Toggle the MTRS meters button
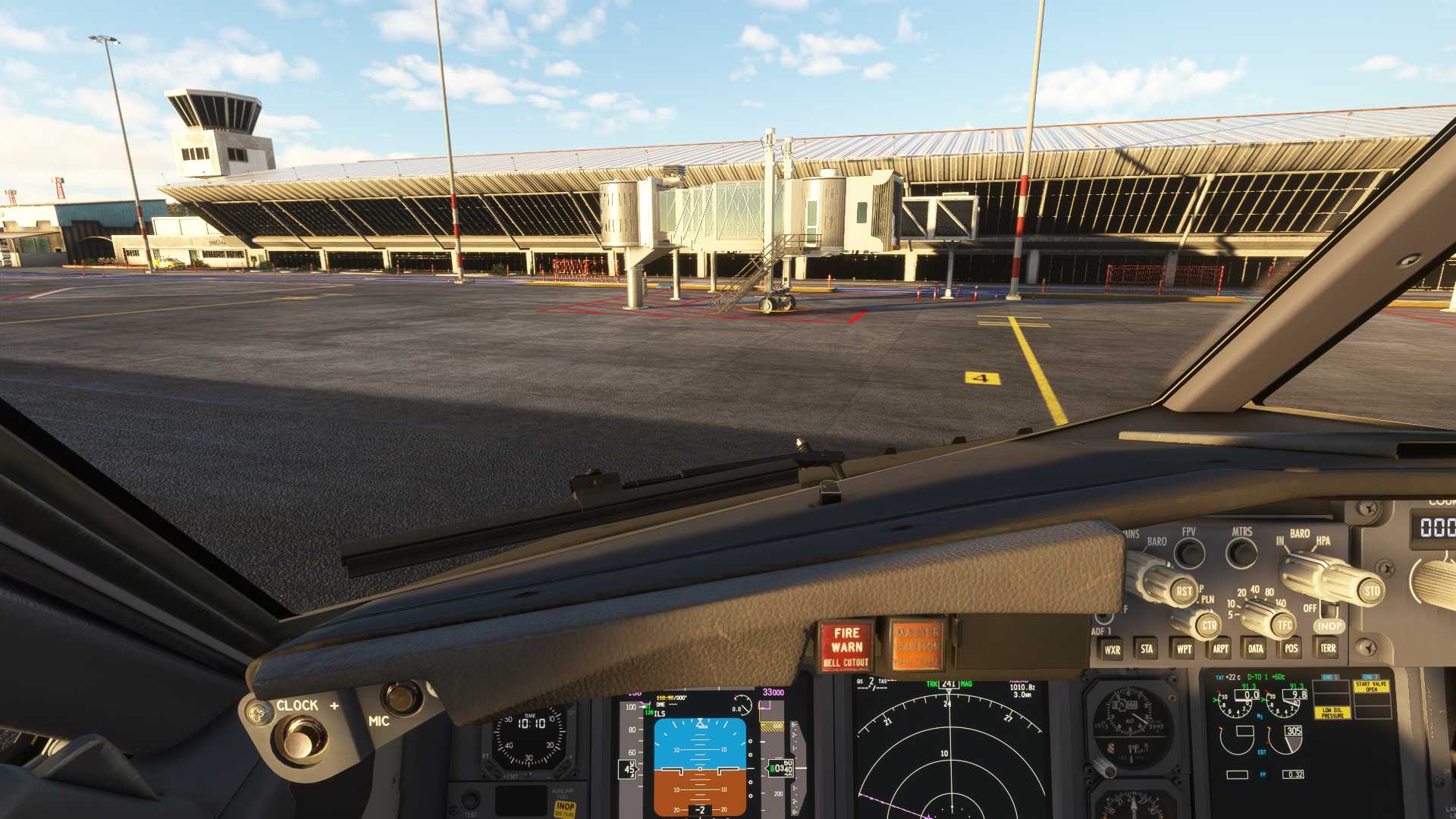Screen dimensions: 1456x819 (1241, 552)
